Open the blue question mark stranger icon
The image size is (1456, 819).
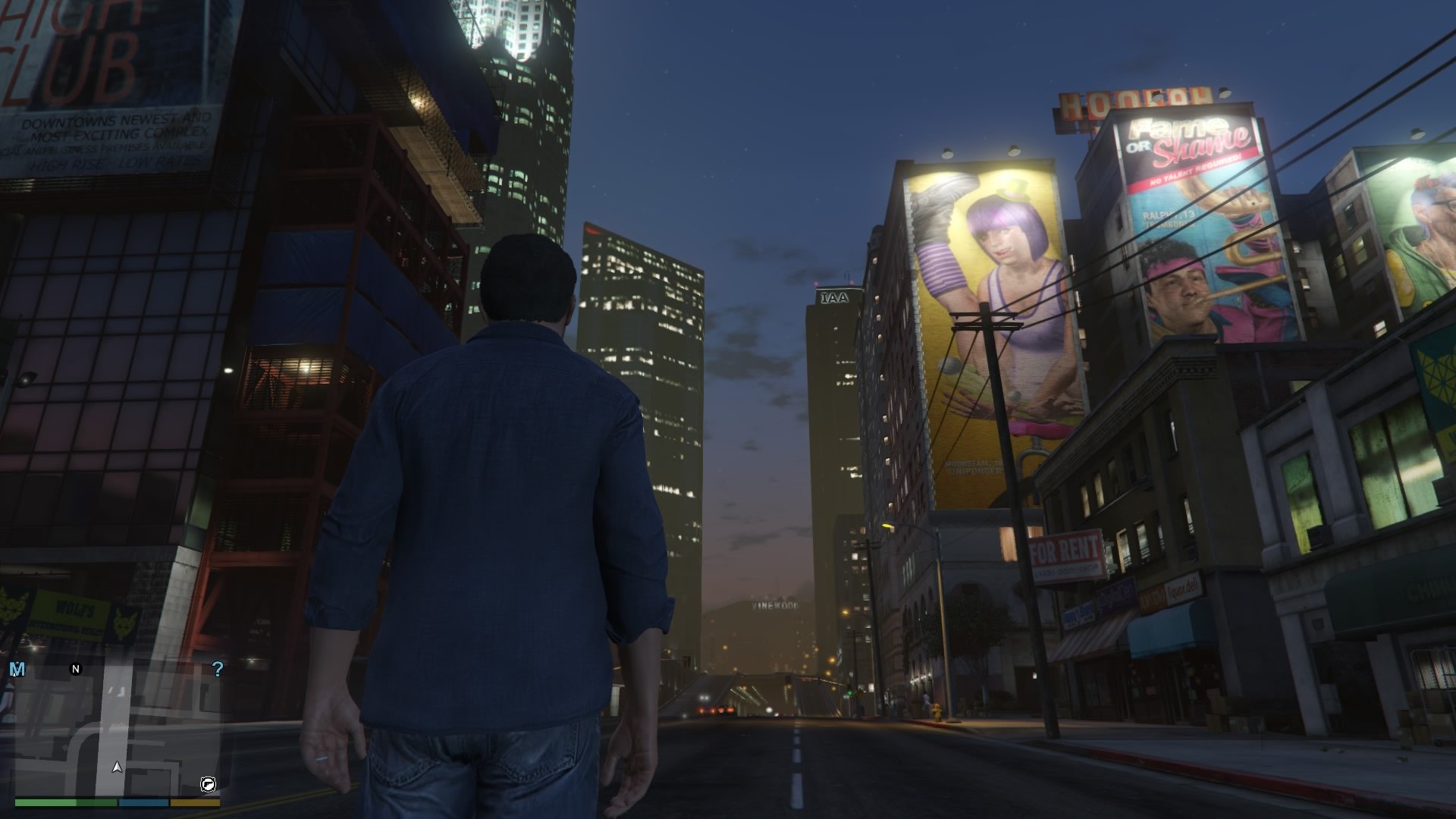pos(218,668)
